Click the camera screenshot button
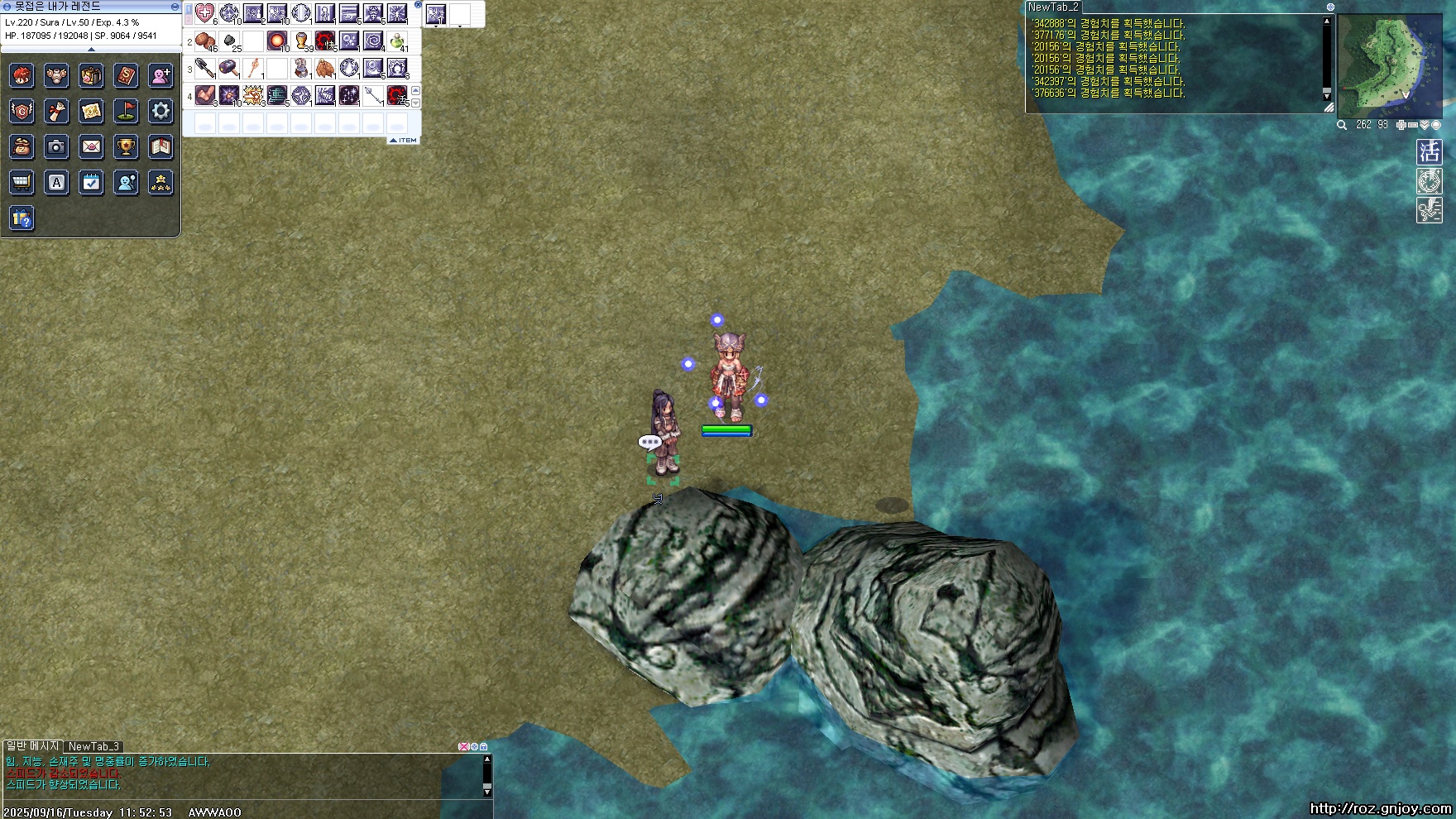The image size is (1456, 819). pyautogui.click(x=56, y=146)
